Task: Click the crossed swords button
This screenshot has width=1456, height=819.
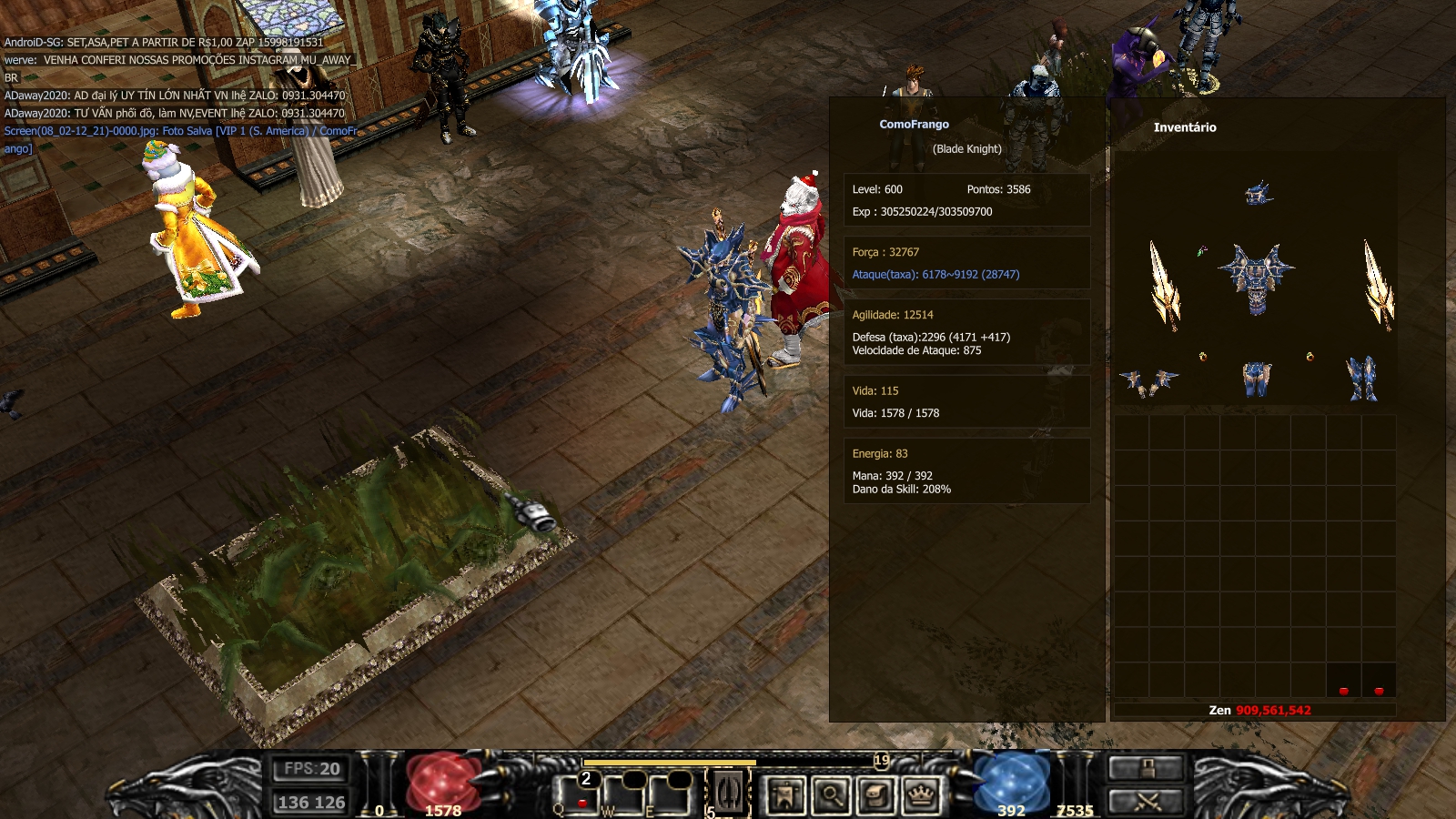Action: (1147, 802)
